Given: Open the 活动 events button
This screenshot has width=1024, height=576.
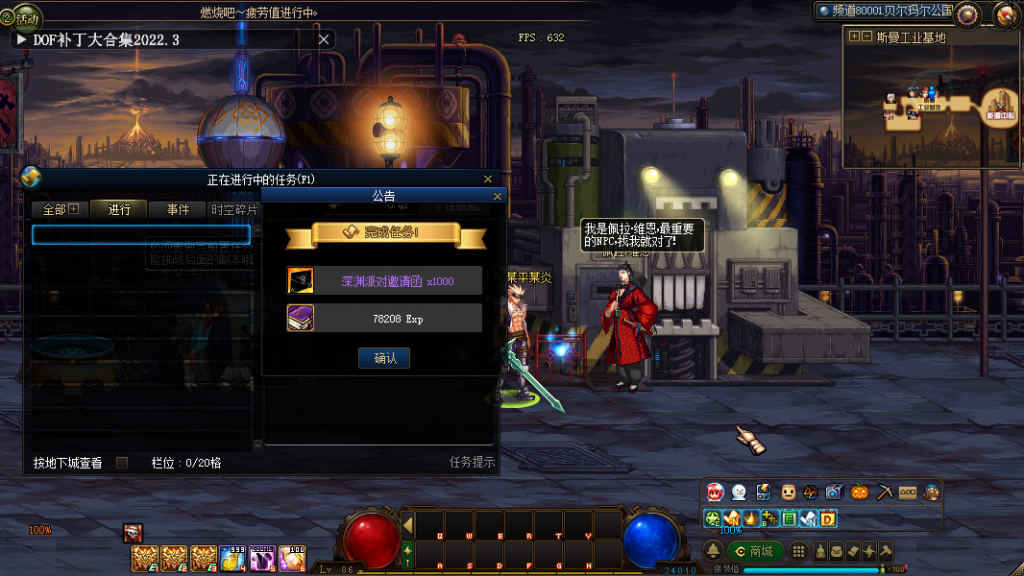Looking at the screenshot, I should (x=22, y=17).
